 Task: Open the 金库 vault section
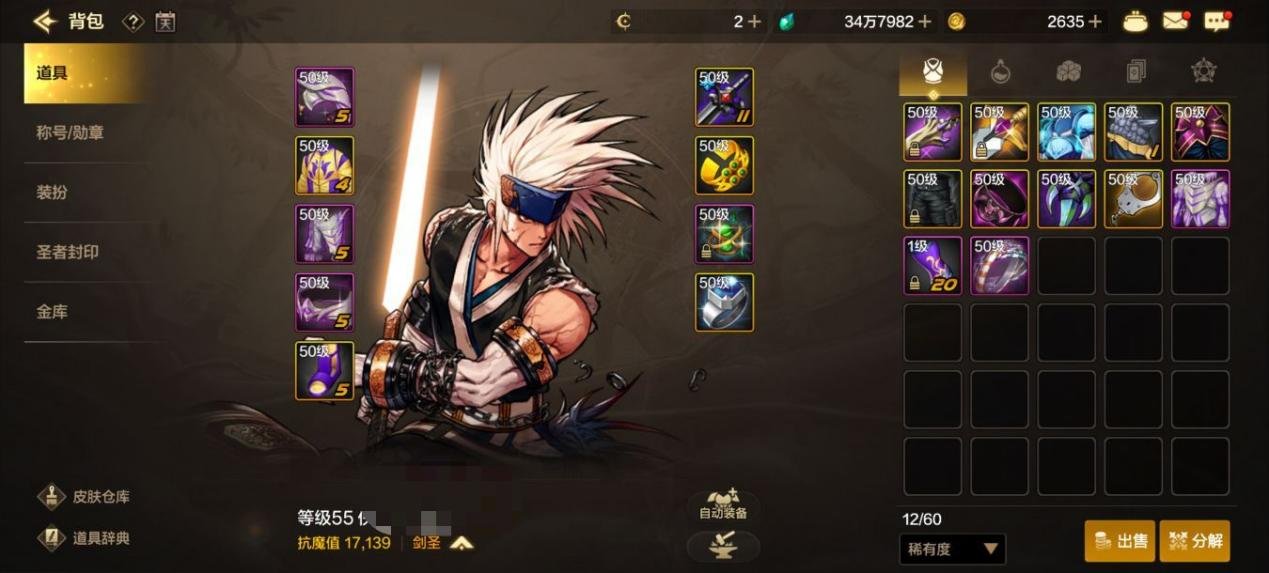click(x=52, y=312)
